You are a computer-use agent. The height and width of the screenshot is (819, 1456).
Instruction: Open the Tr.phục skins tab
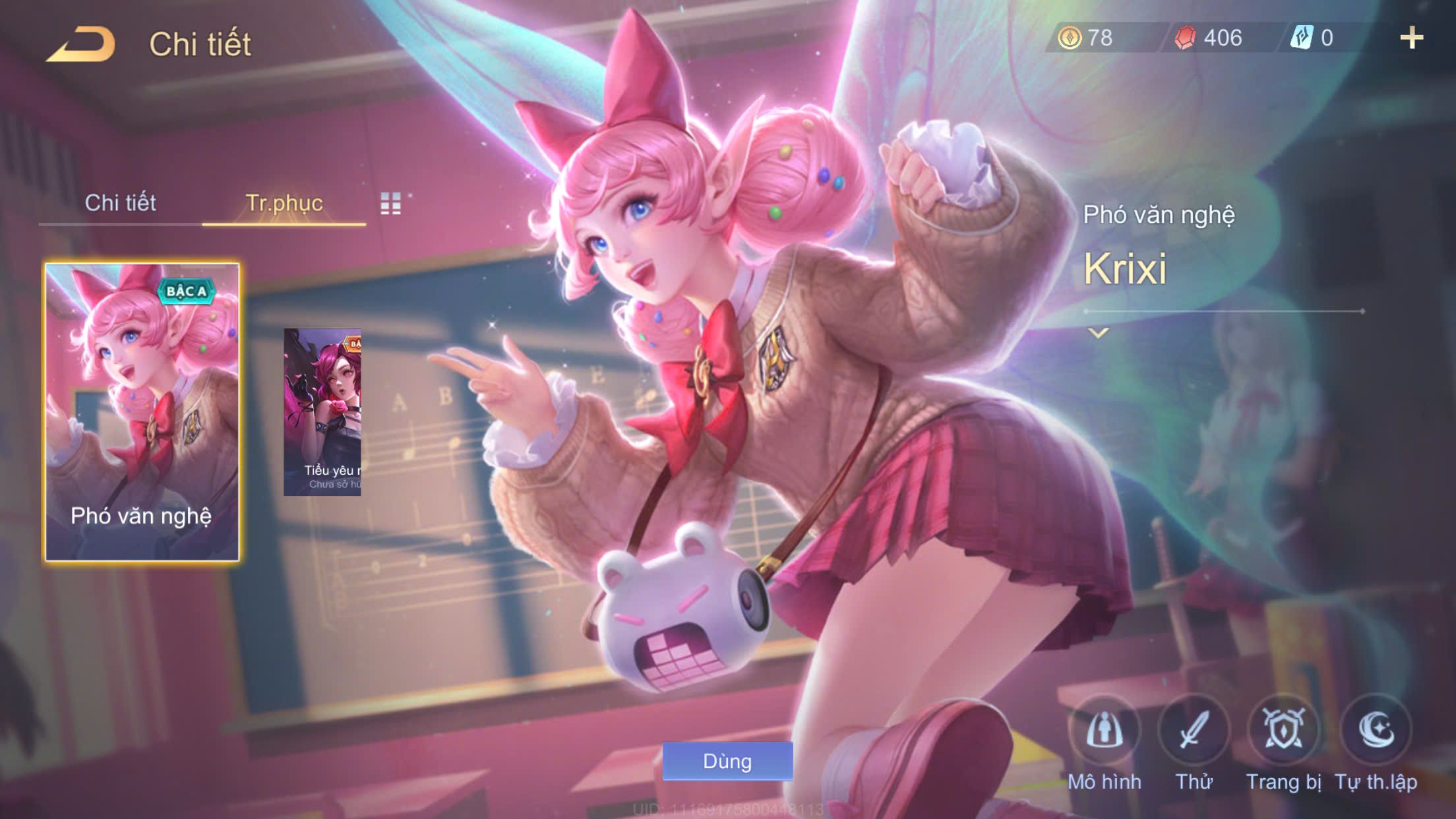[x=284, y=202]
